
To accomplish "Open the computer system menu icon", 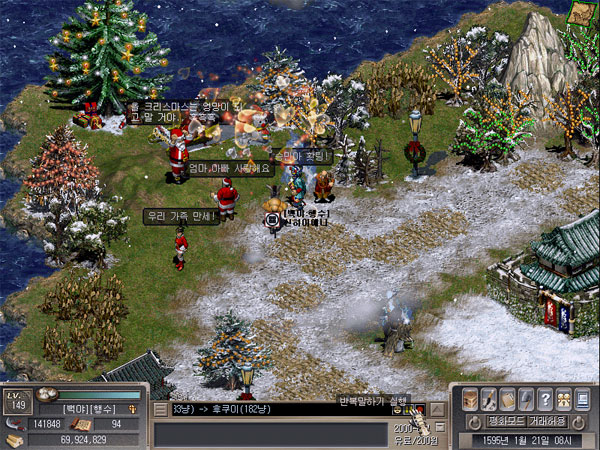I will pos(582,398).
